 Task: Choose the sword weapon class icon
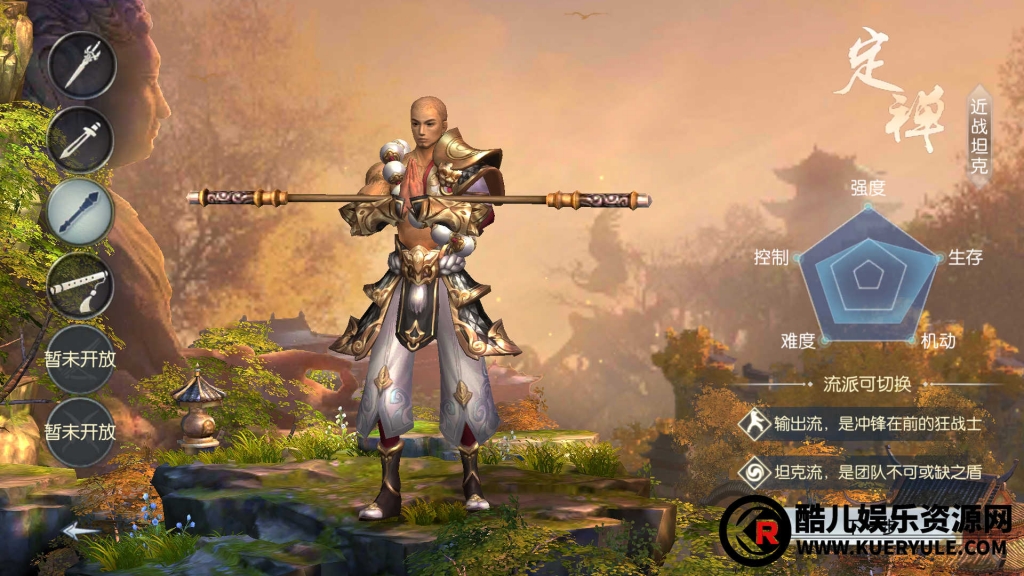(81, 140)
